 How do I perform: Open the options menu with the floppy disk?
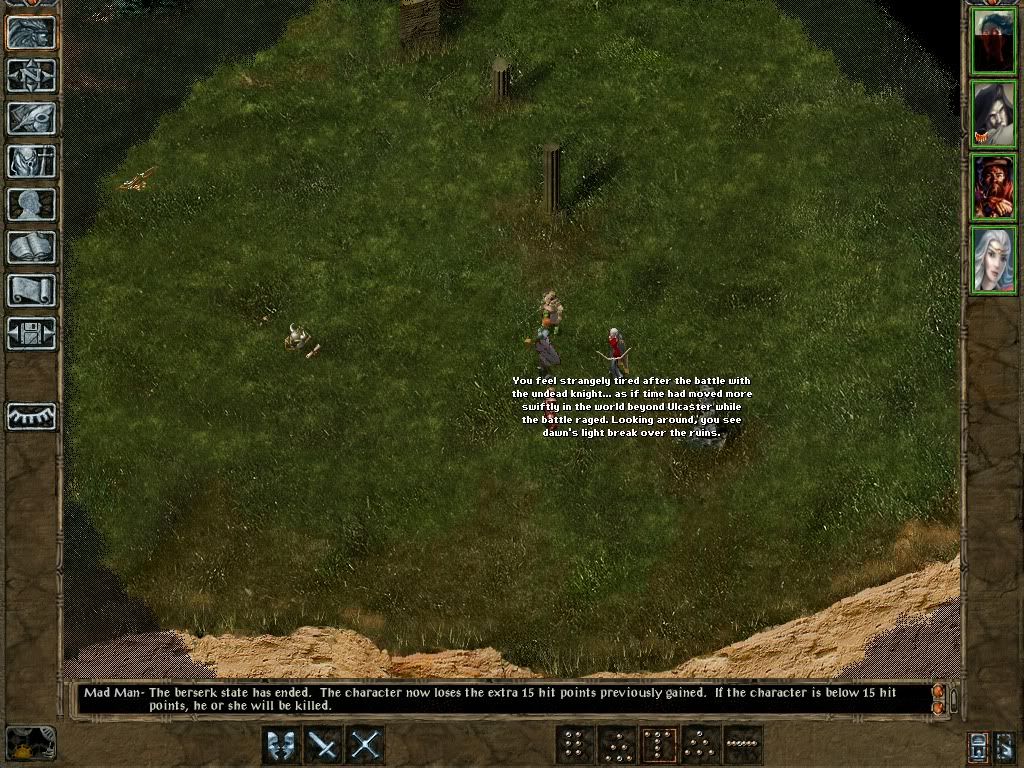coord(31,333)
